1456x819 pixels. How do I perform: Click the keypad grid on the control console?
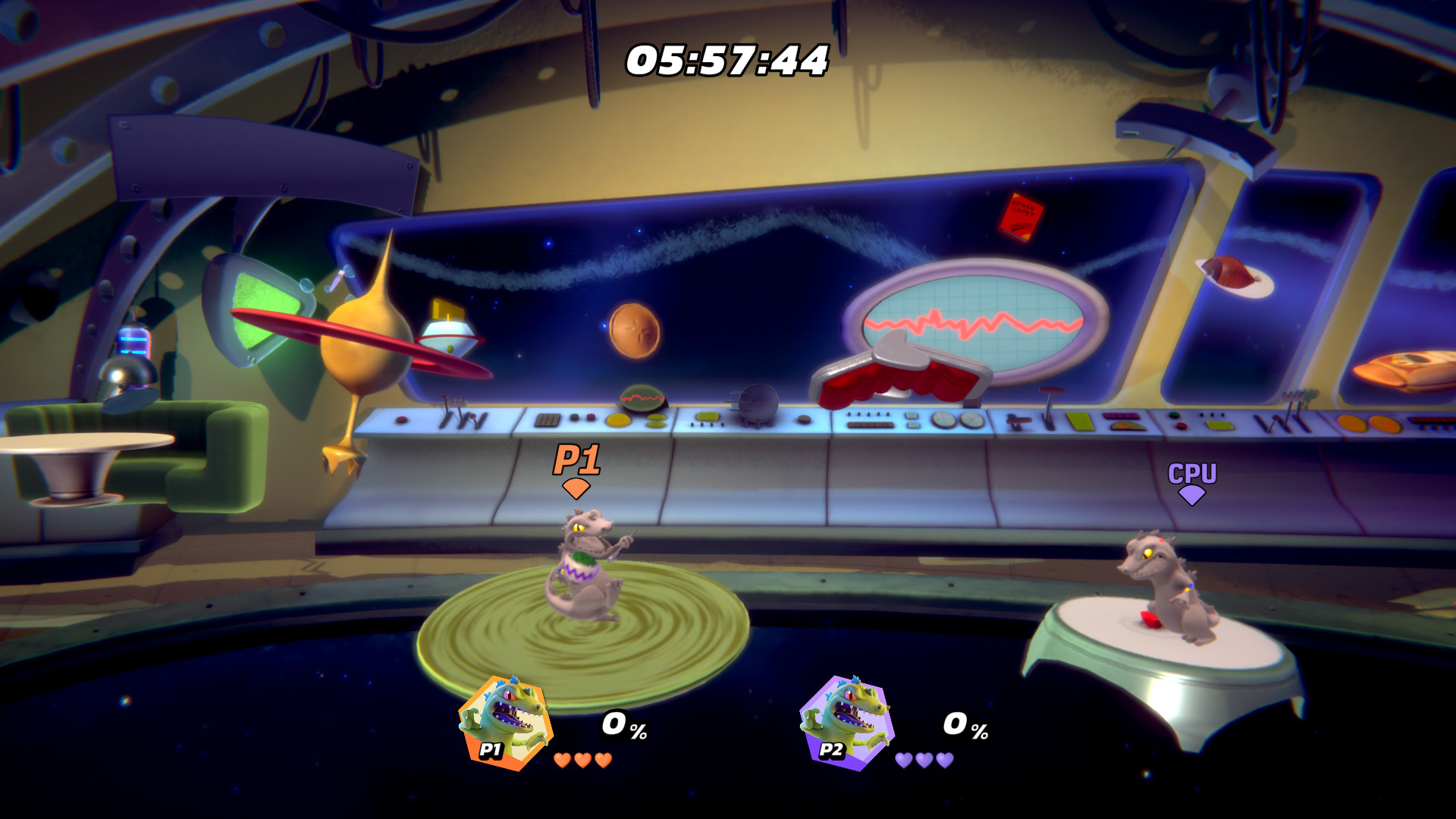[x=548, y=420]
